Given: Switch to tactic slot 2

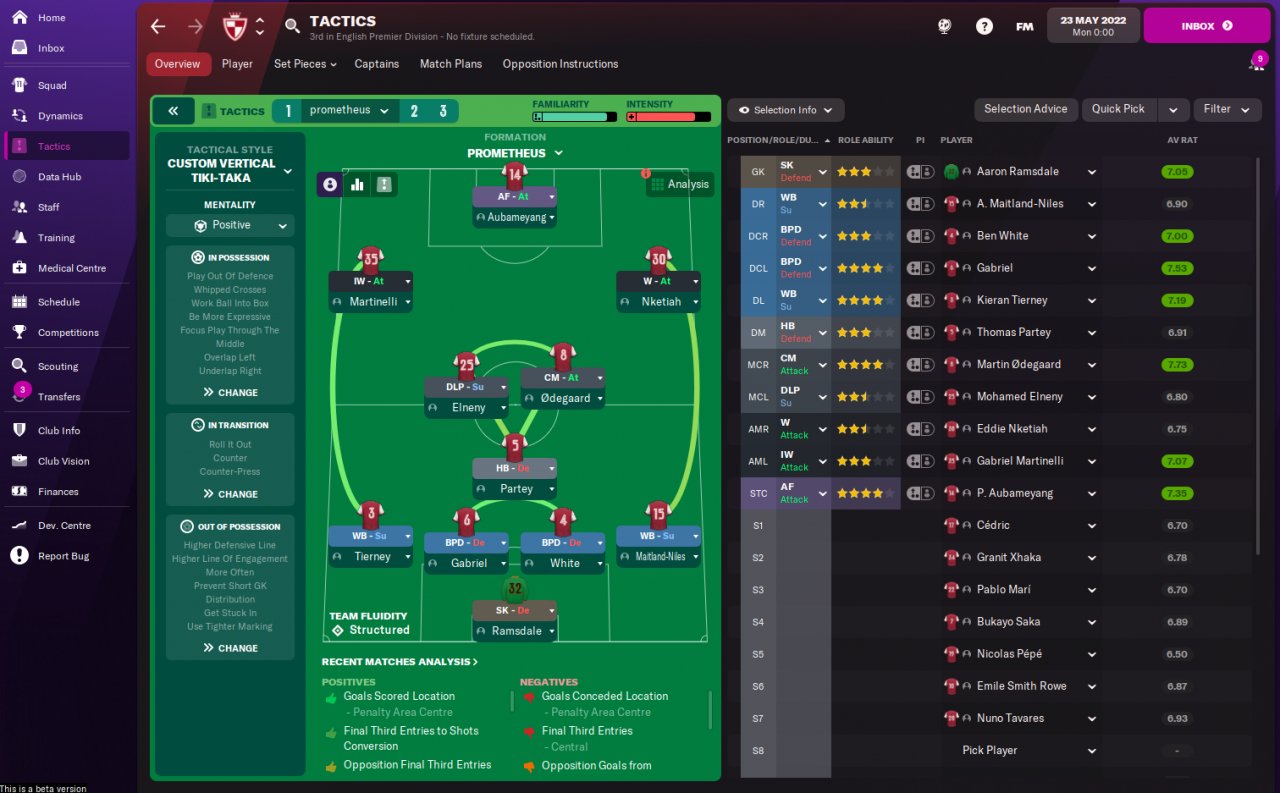Looking at the screenshot, I should (414, 111).
